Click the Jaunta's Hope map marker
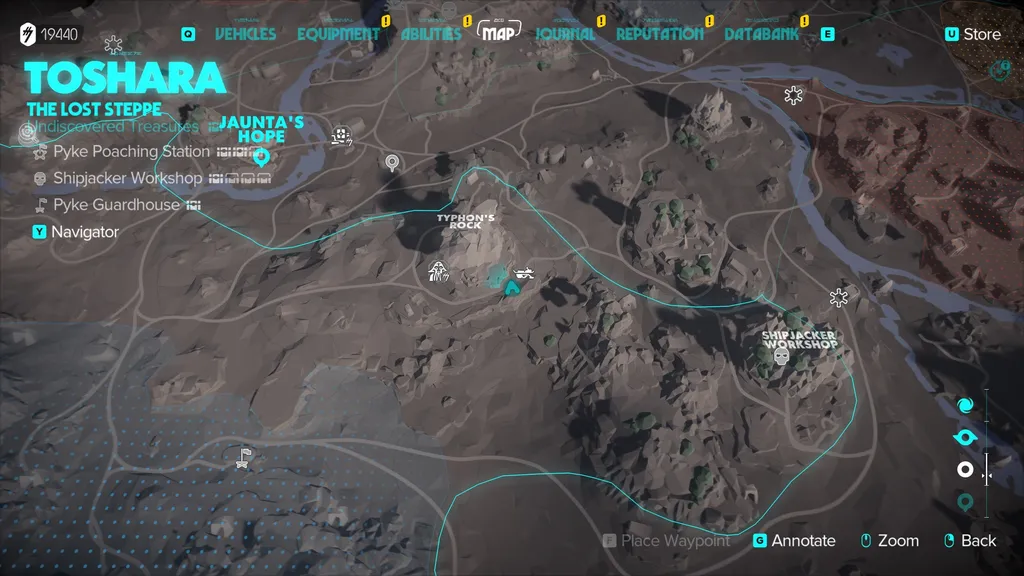The height and width of the screenshot is (576, 1024). coord(262,156)
